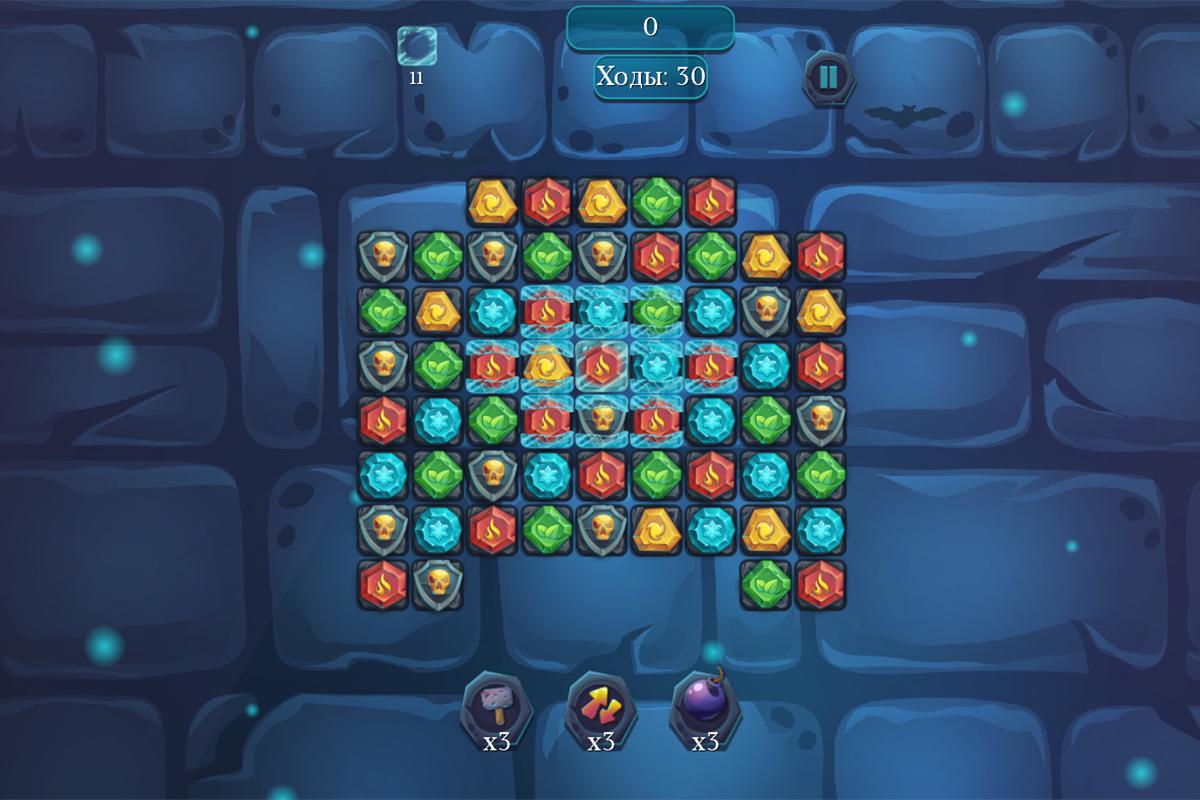The height and width of the screenshot is (800, 1200).
Task: Use the shuffle arrows booster
Action: pyautogui.click(x=601, y=706)
